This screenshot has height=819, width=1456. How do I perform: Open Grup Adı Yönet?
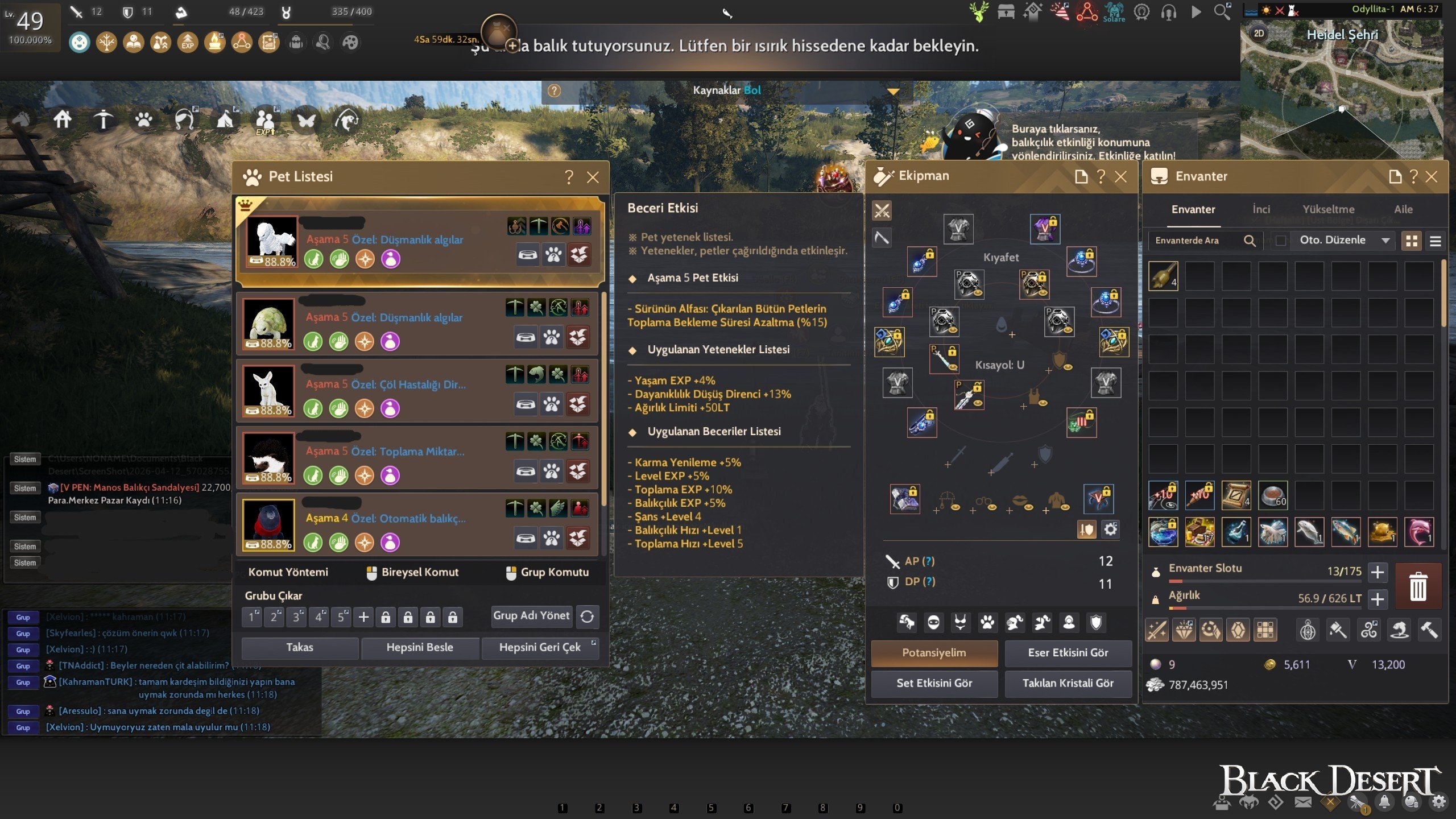tap(531, 615)
